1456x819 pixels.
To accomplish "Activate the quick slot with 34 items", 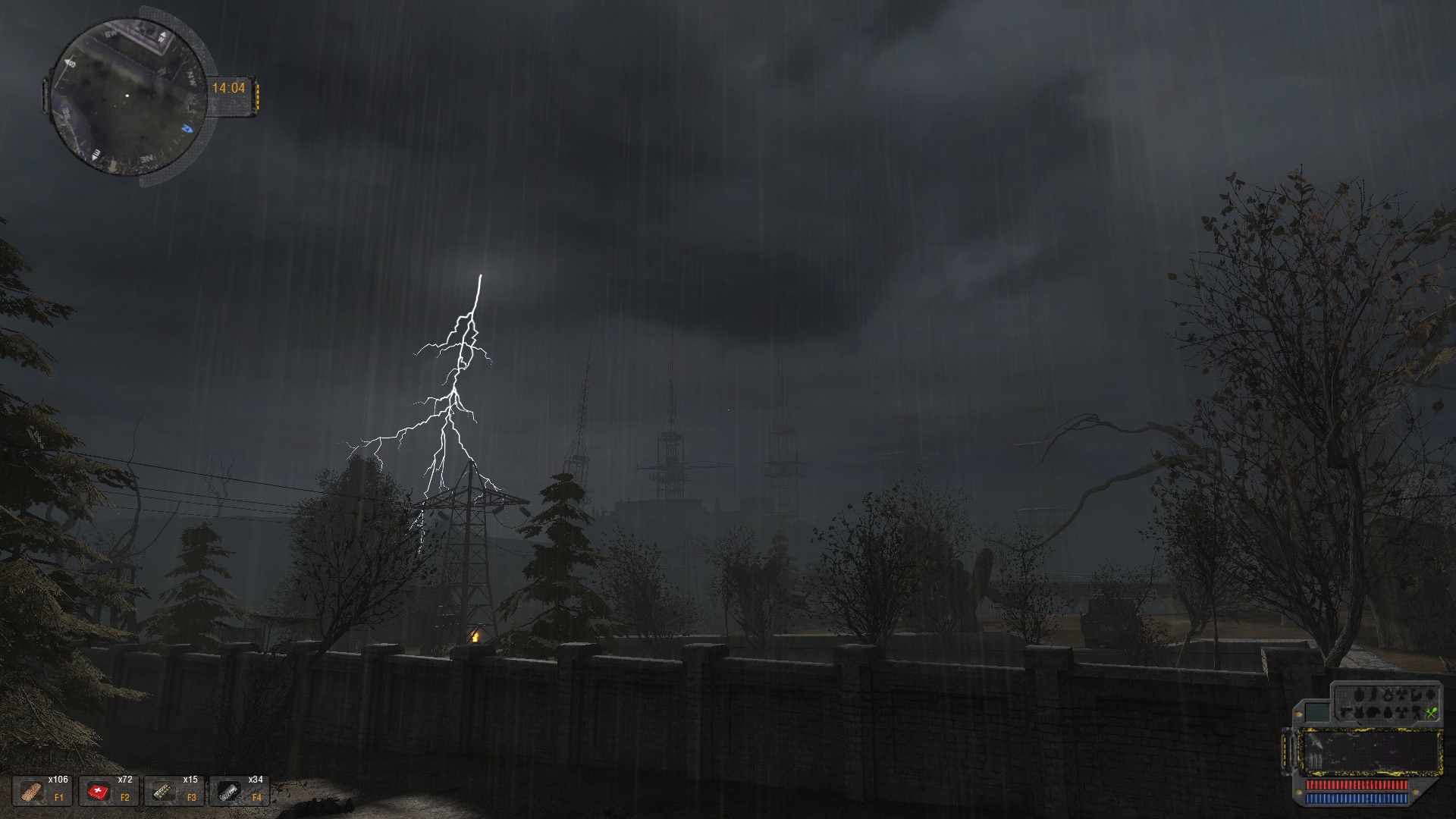I will [x=238, y=791].
